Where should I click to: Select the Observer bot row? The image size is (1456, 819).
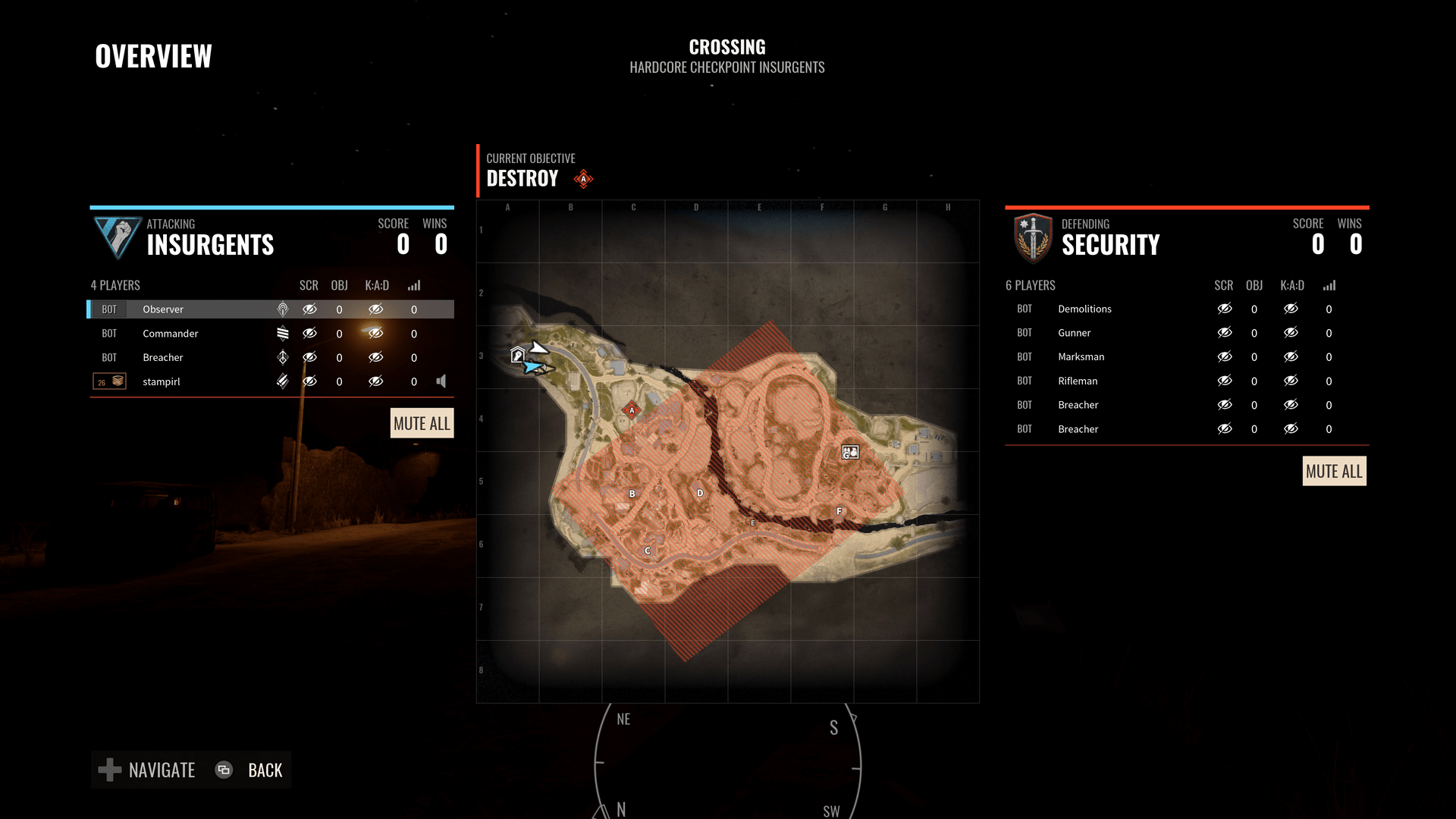click(x=163, y=309)
